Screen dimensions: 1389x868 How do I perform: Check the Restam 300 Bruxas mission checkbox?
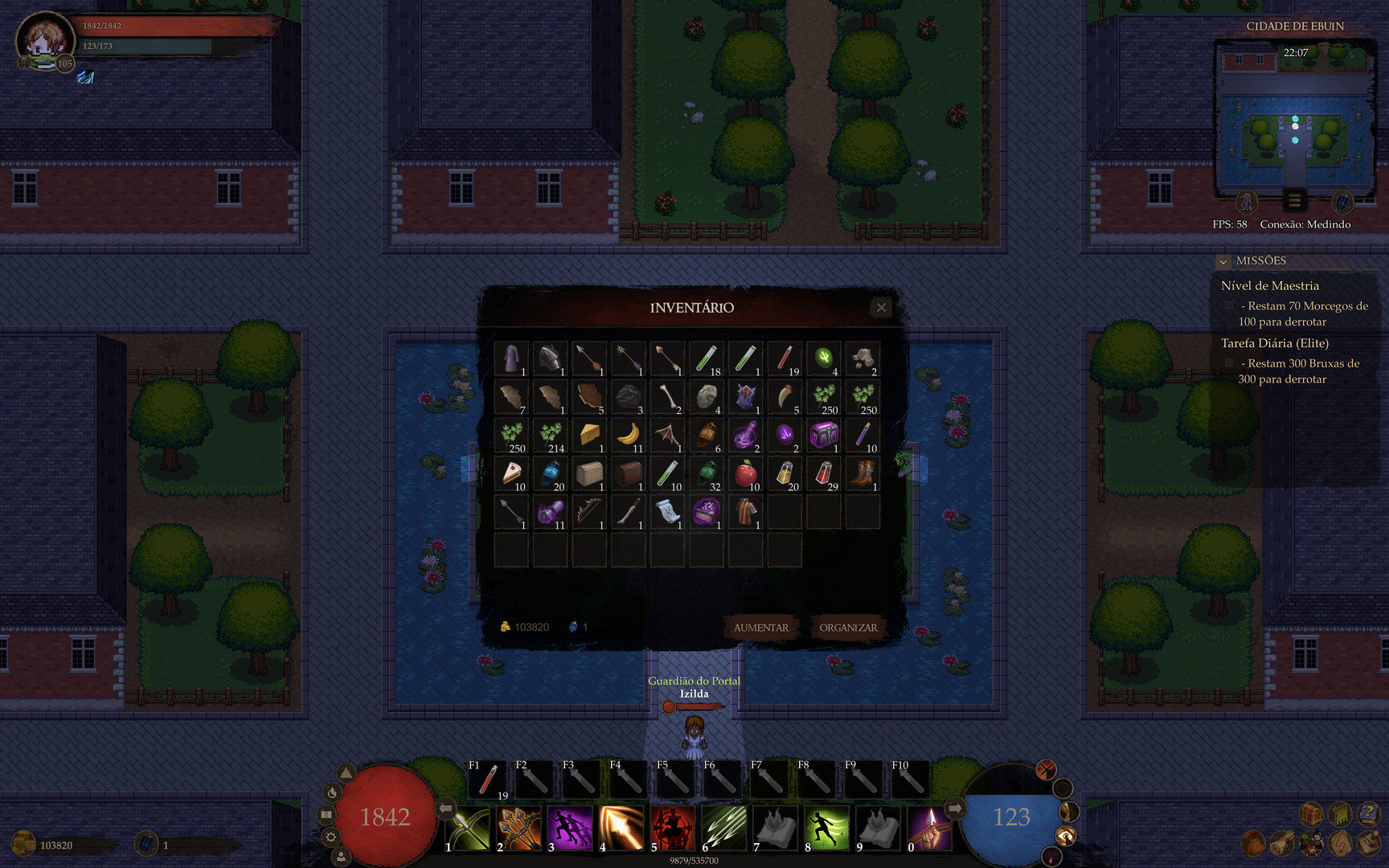pos(1230,362)
